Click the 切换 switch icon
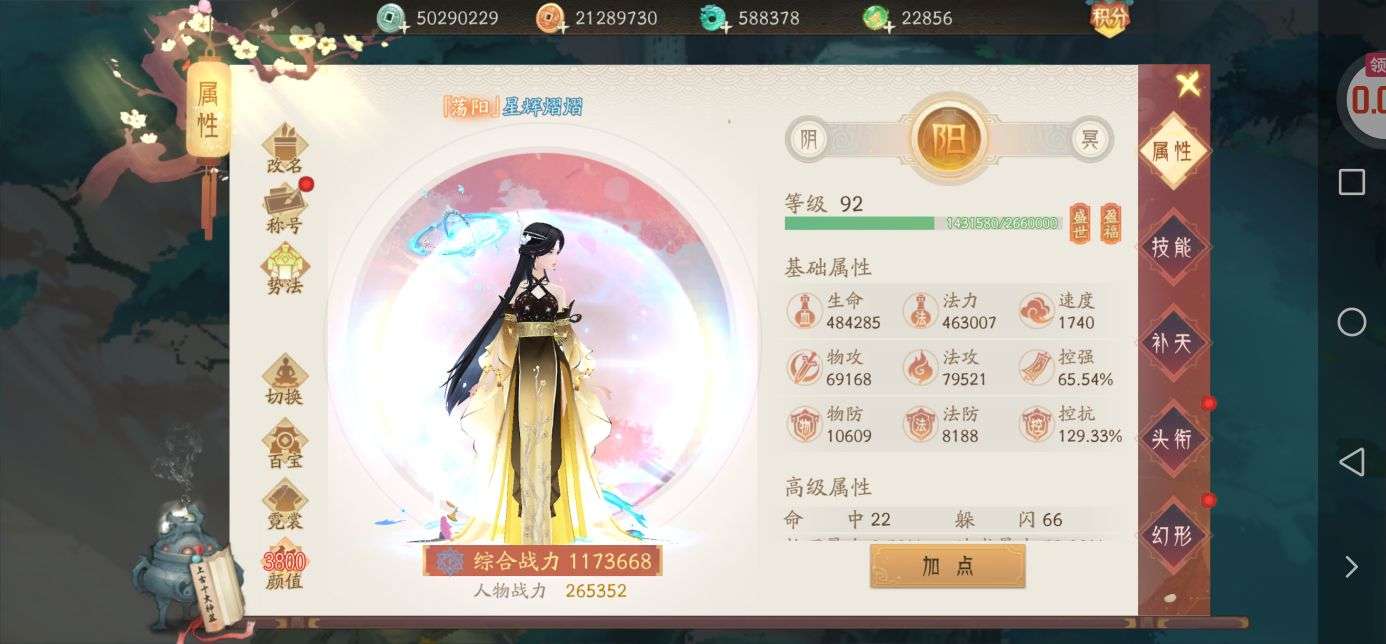 [284, 381]
